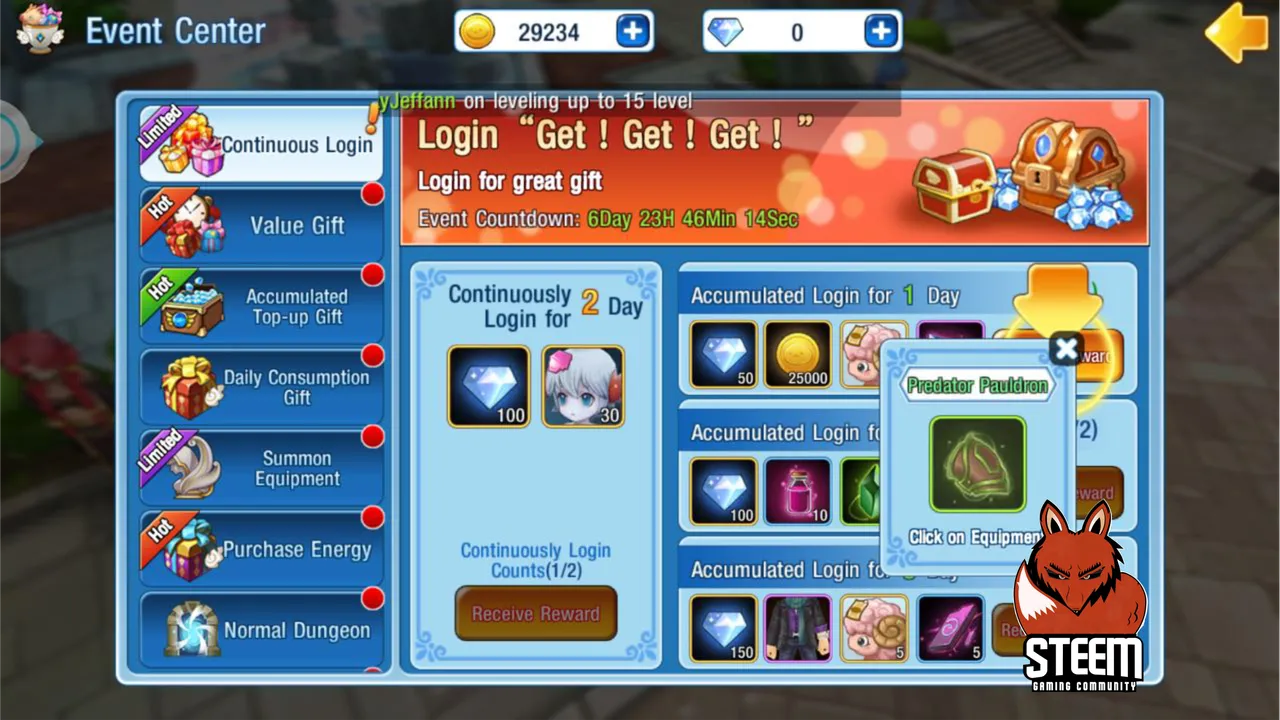This screenshot has height=720, width=1280.
Task: Check the 150 diamond login reward
Action: (724, 628)
